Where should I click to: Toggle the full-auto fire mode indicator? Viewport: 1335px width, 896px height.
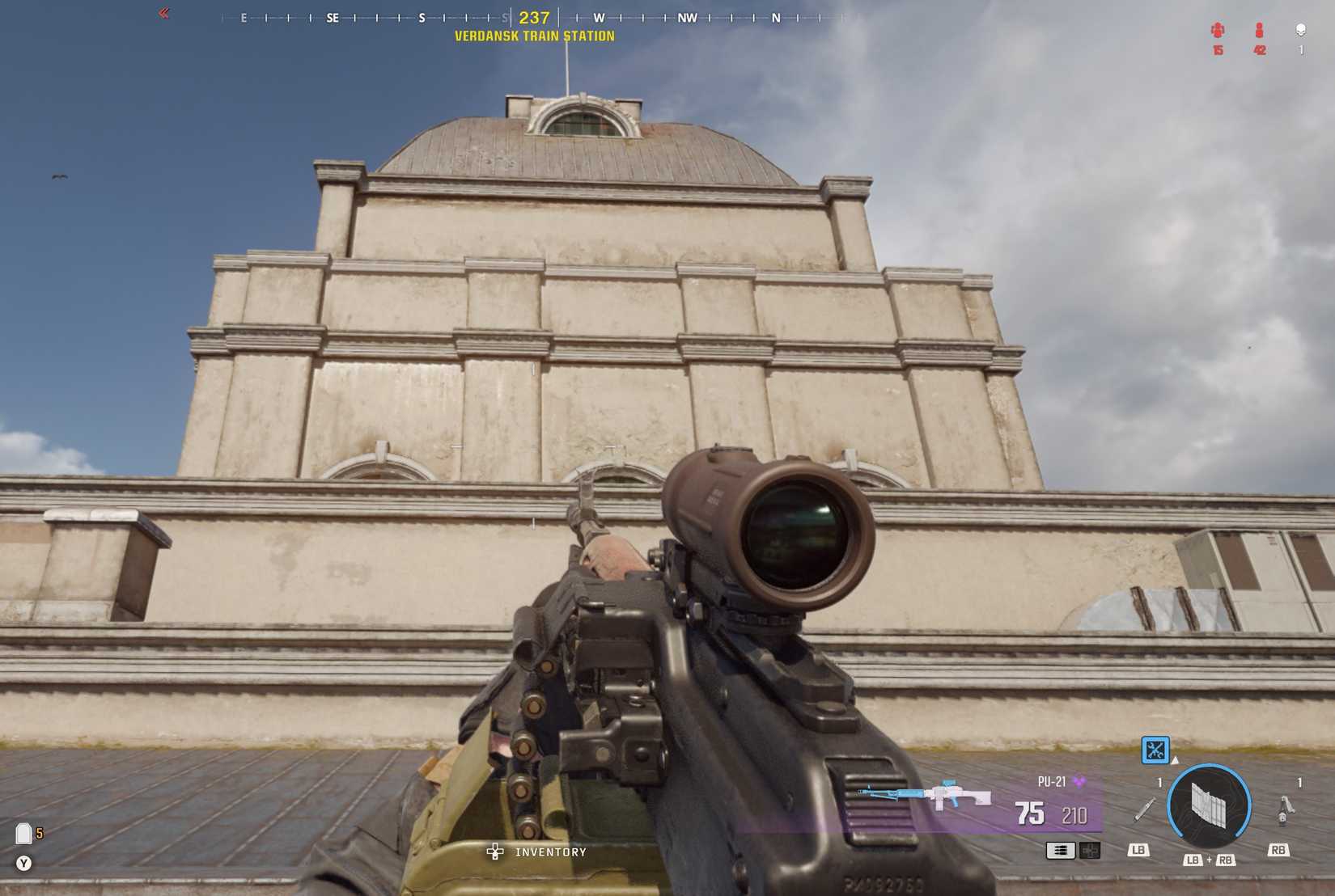pos(1061,850)
